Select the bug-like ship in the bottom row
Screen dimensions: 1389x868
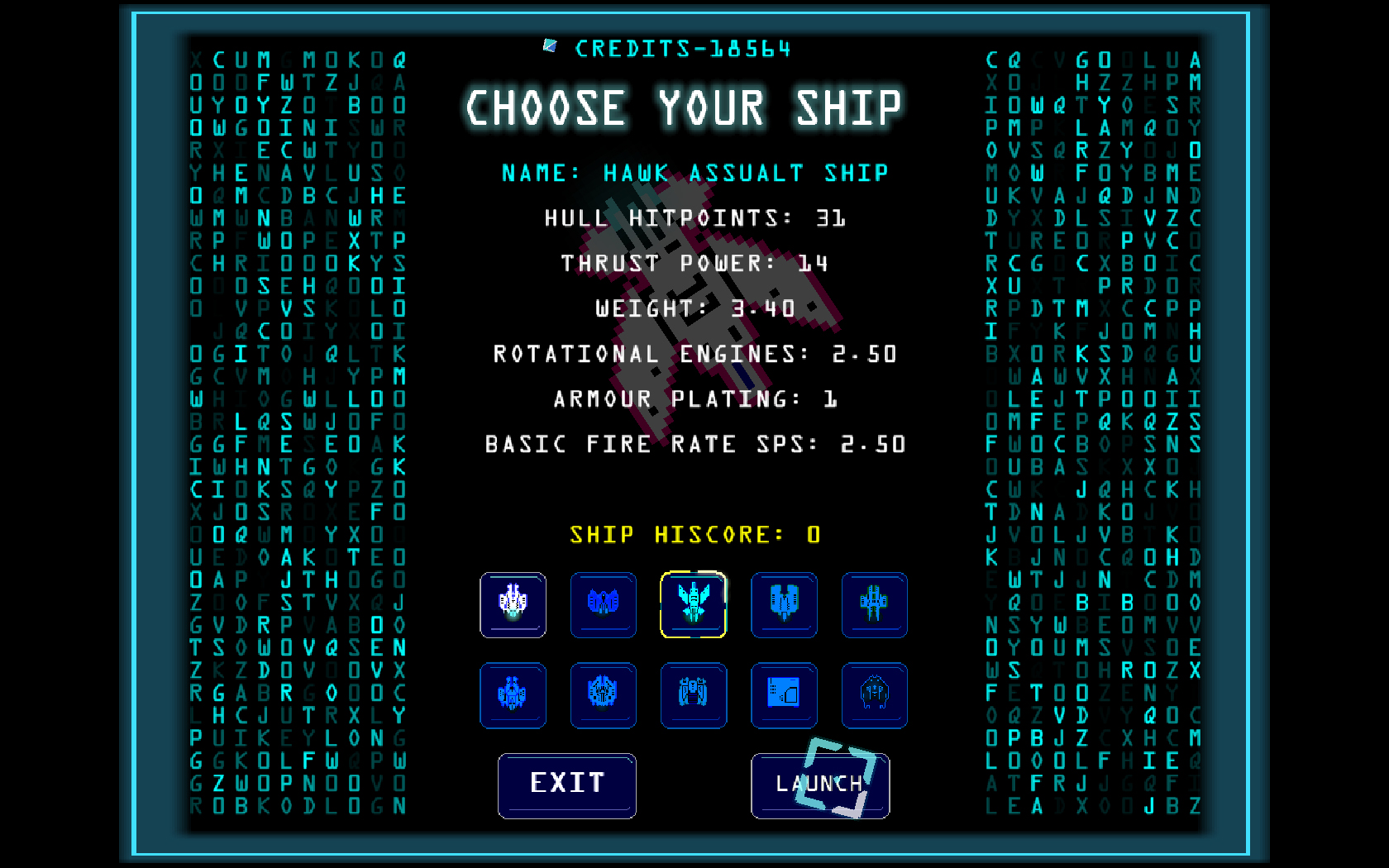click(x=874, y=695)
